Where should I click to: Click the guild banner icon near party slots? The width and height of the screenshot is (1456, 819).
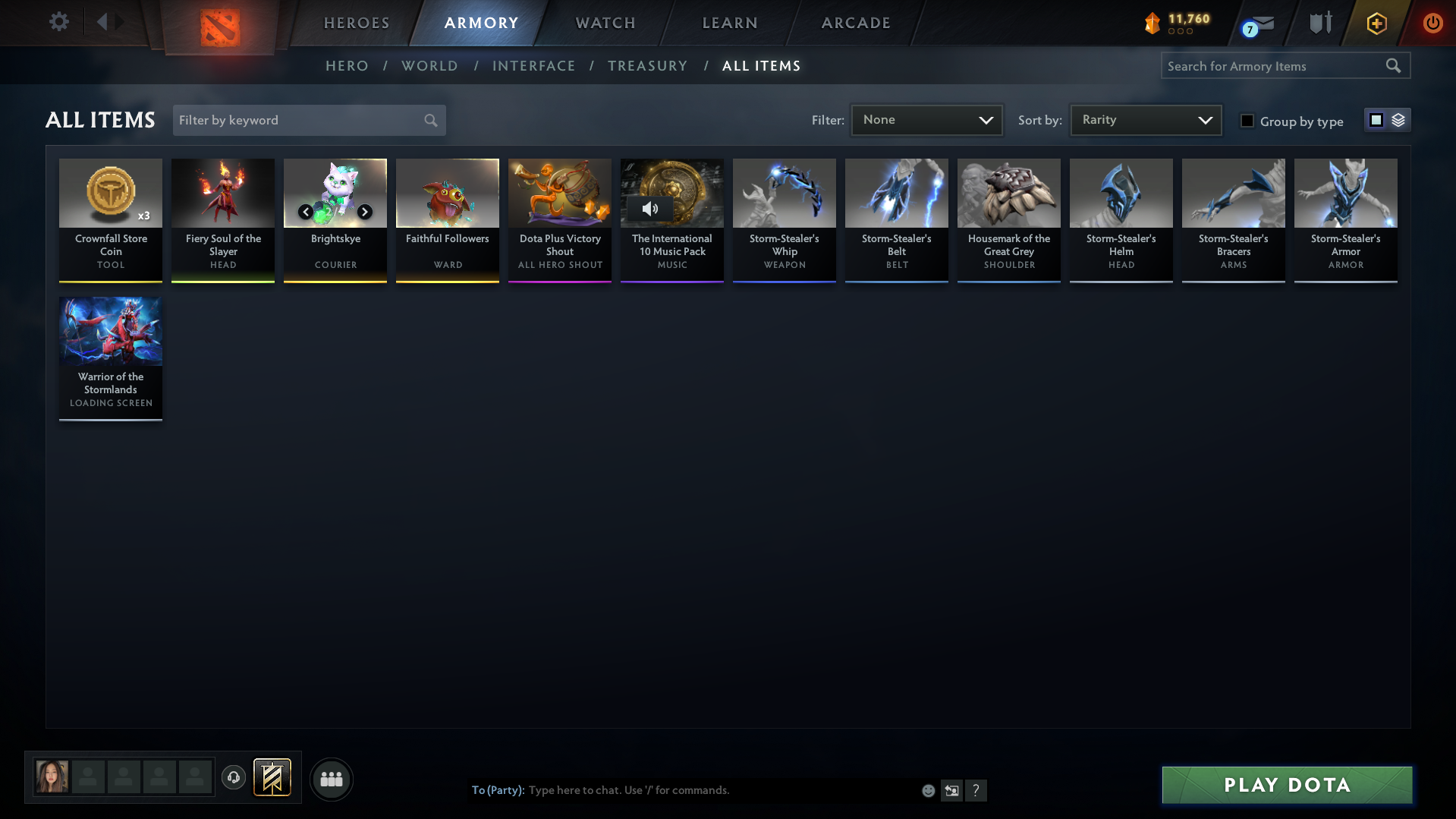273,777
